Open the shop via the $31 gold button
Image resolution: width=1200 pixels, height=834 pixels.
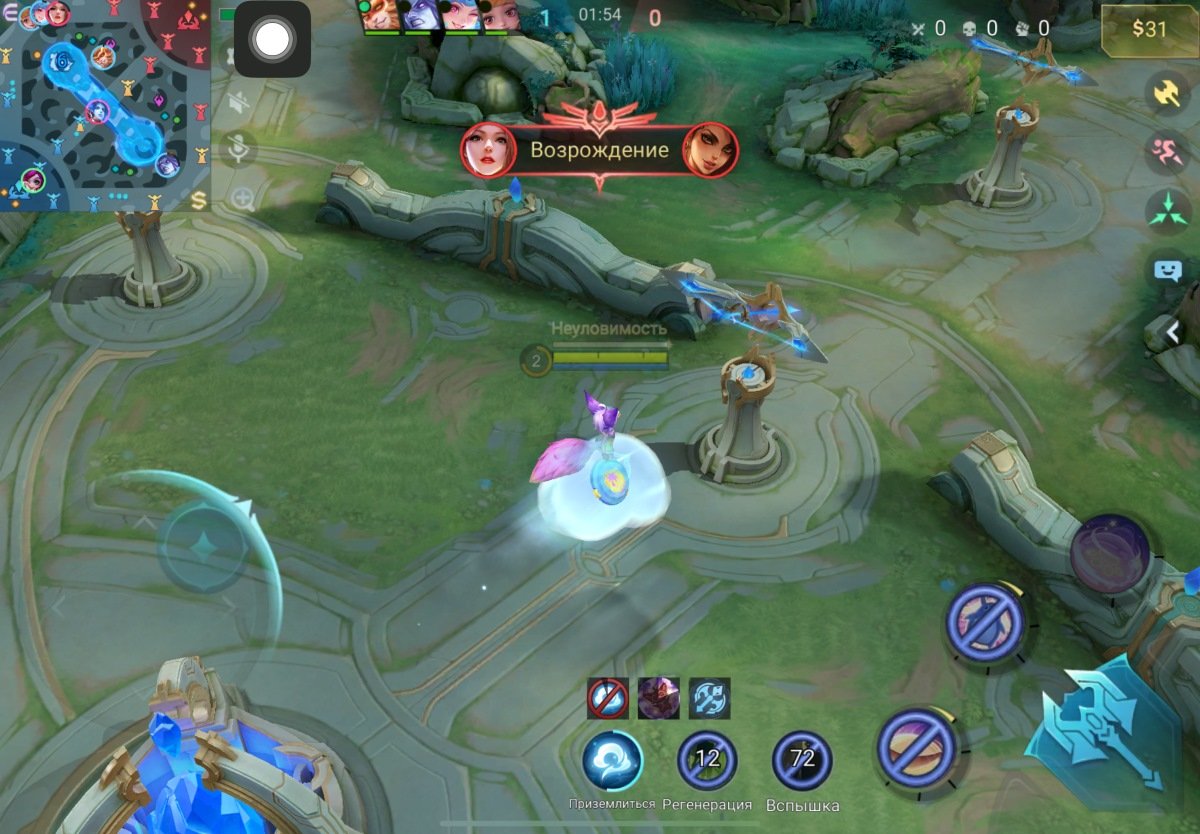1149,29
